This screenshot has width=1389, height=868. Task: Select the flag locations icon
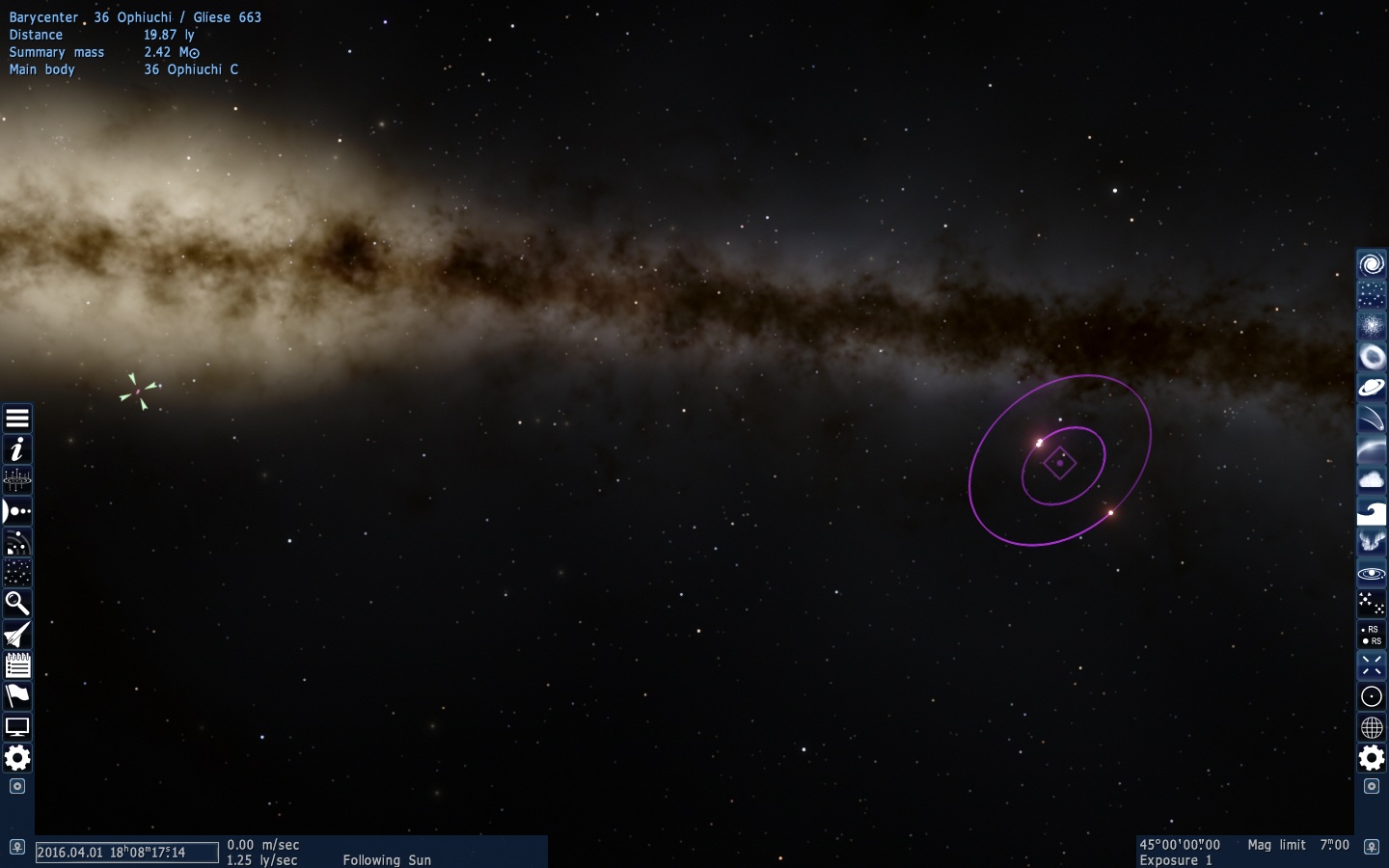[17, 696]
